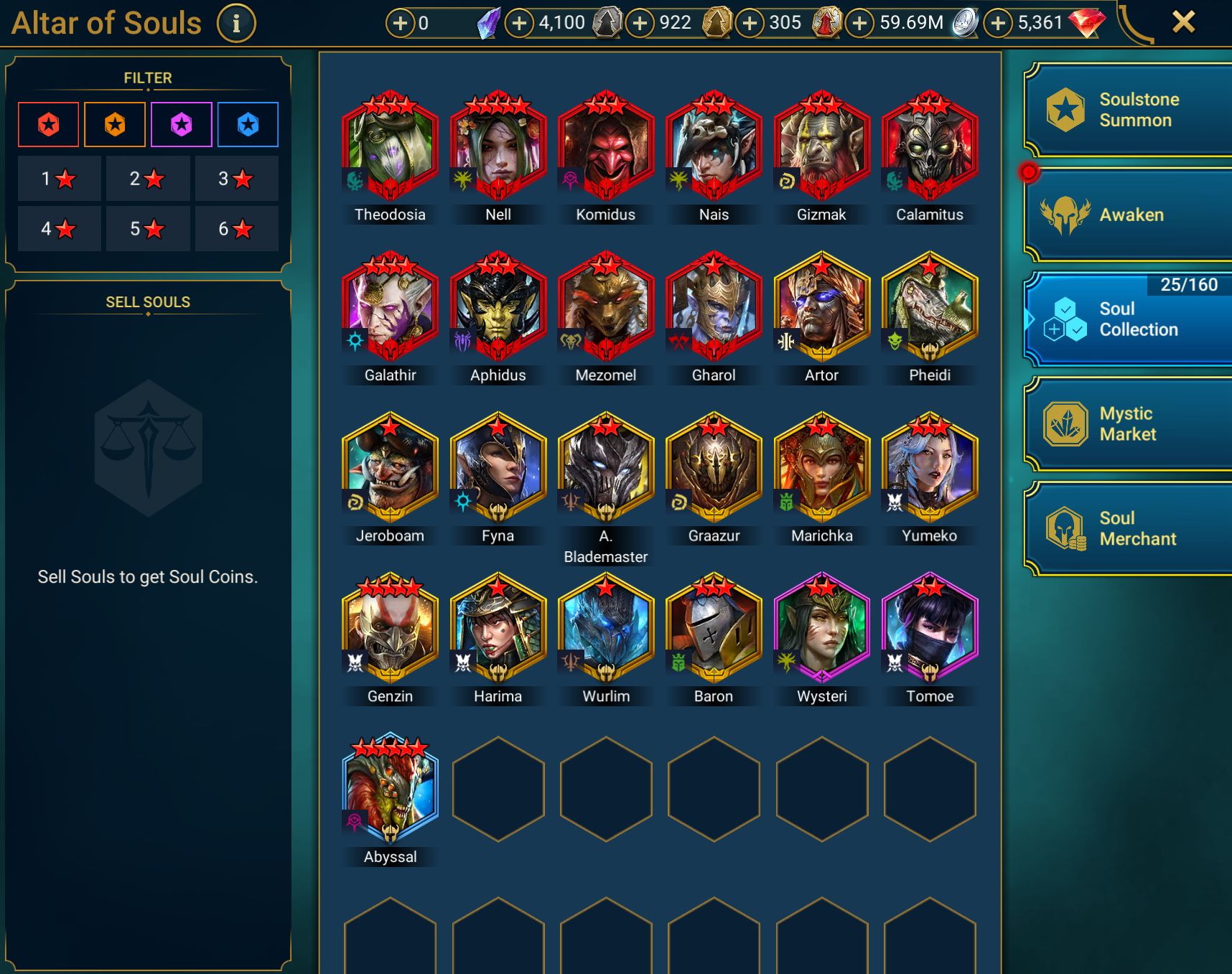The width and height of the screenshot is (1232, 974).
Task: Close the Altar of Souls screen
Action: [x=1183, y=22]
